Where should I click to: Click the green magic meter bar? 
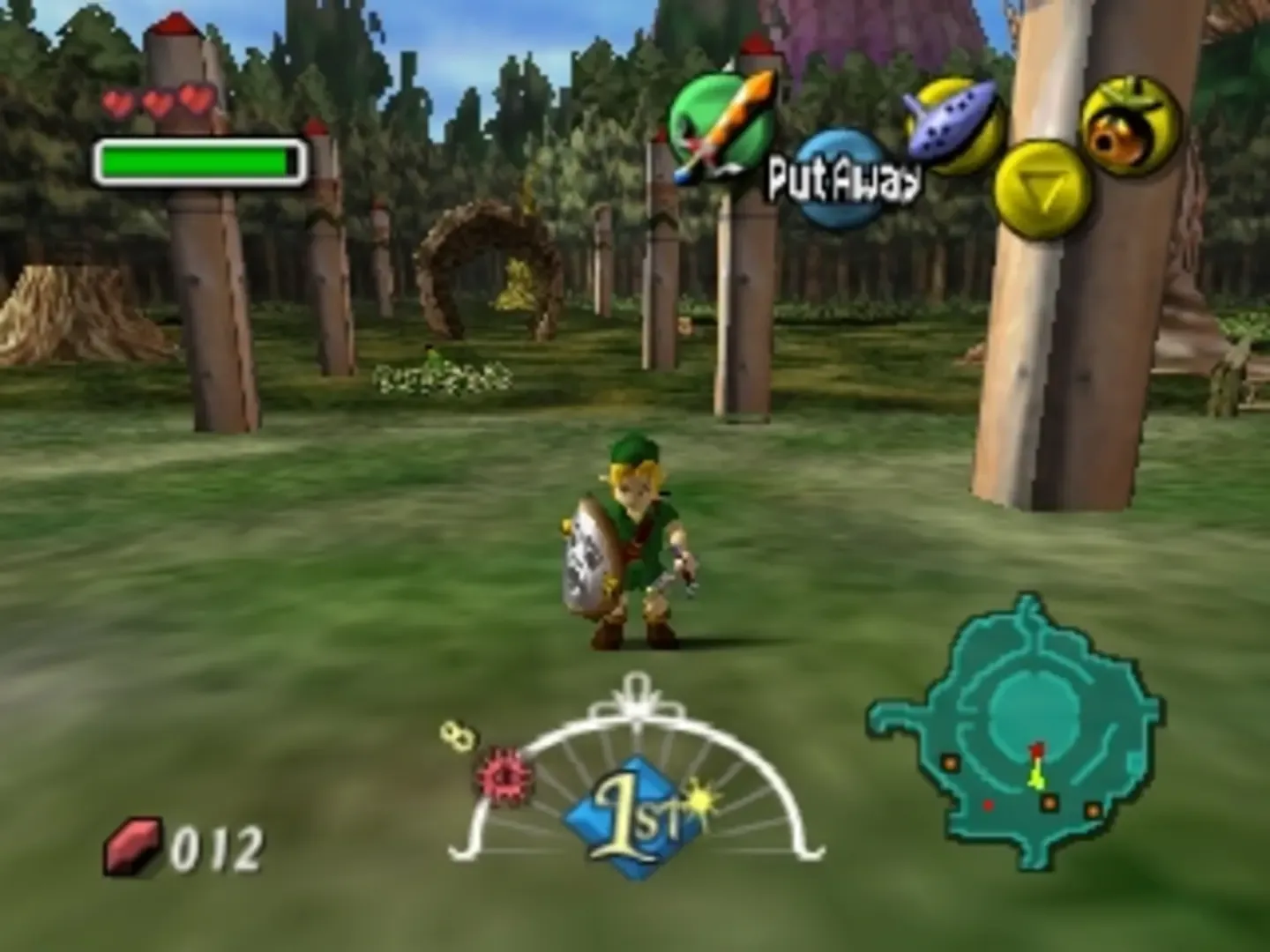pos(194,159)
